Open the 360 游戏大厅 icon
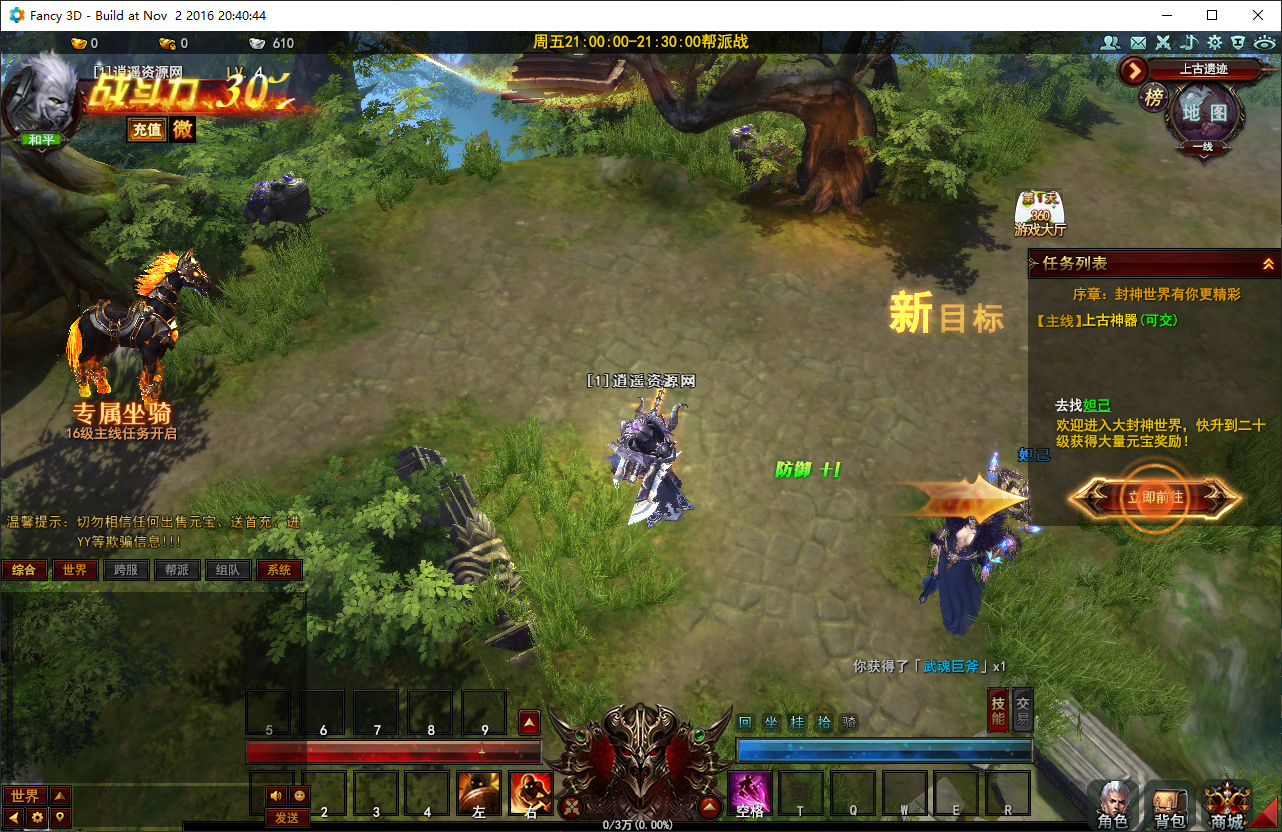The width and height of the screenshot is (1282, 832). [1040, 213]
